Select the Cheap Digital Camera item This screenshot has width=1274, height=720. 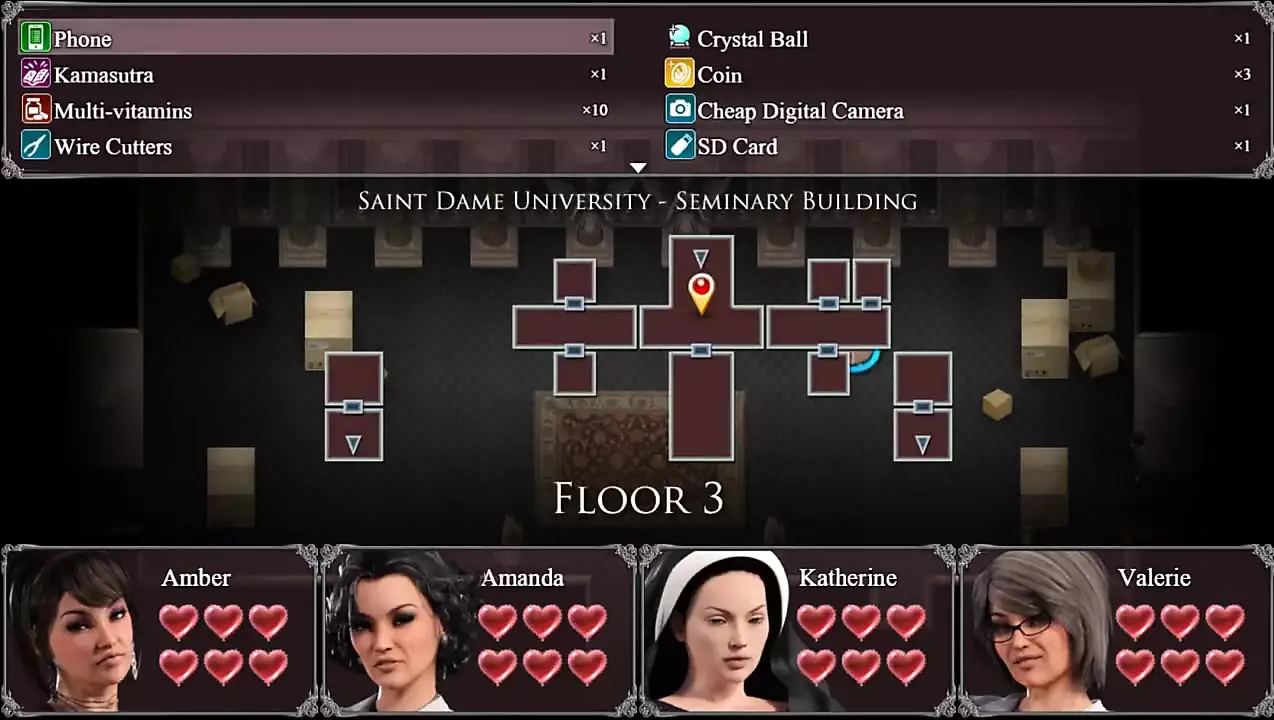point(958,111)
